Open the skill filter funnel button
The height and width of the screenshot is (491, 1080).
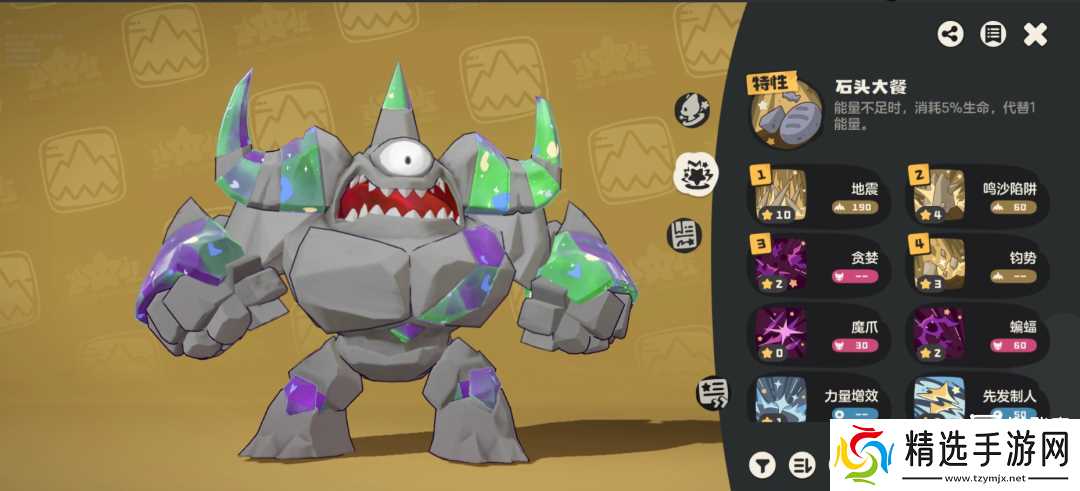point(763,464)
